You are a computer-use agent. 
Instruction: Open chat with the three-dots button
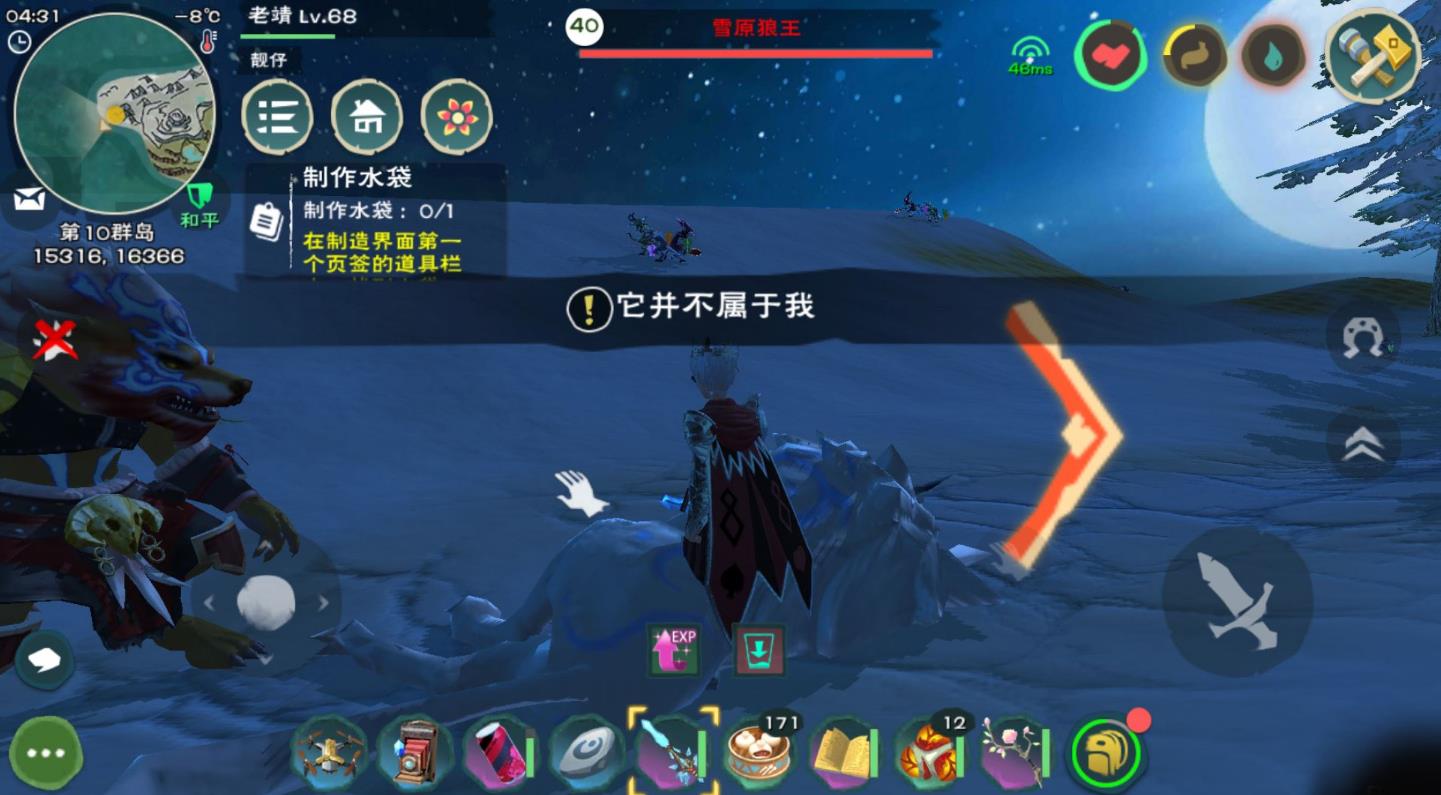(46, 753)
